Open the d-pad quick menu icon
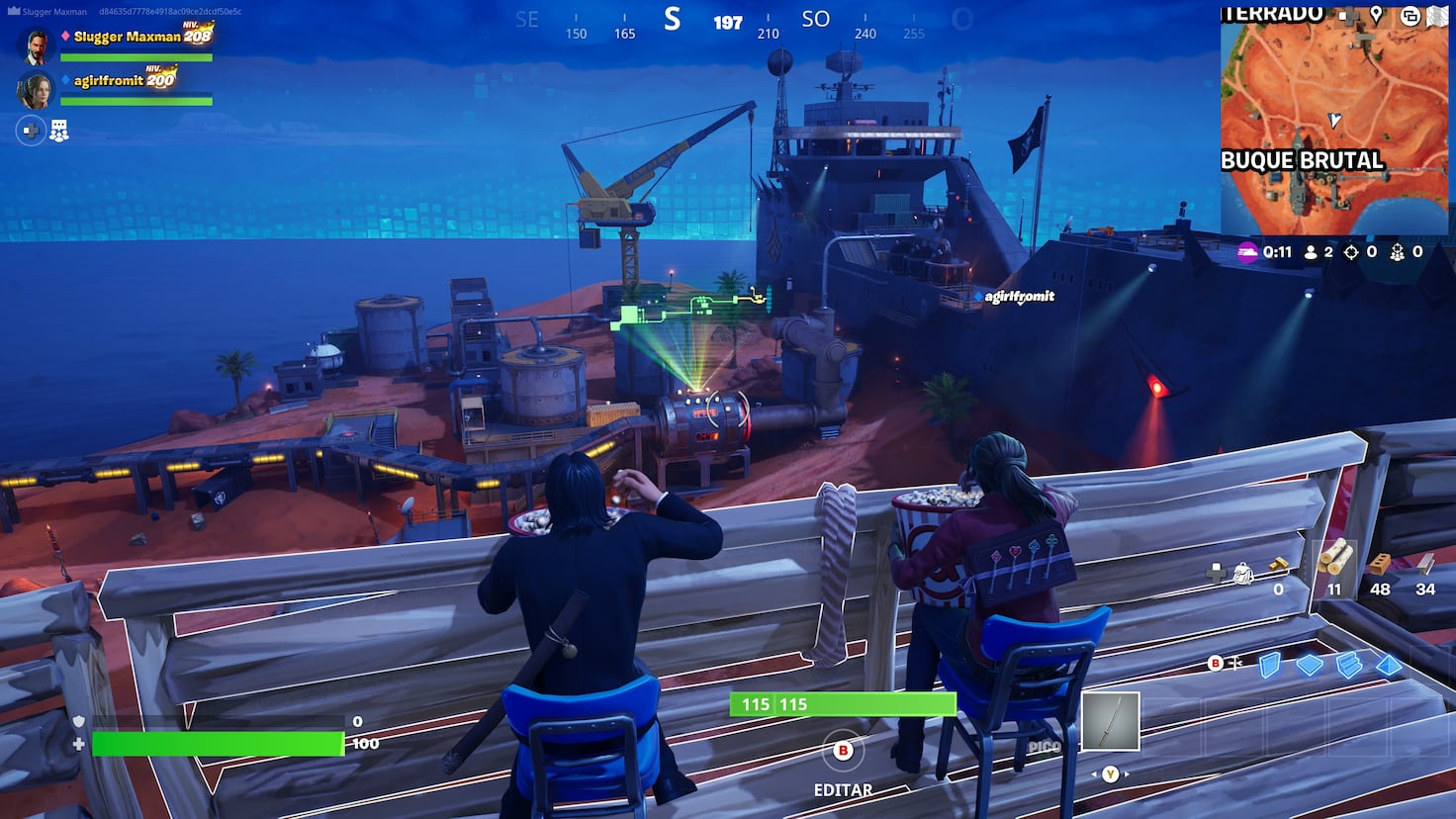The width and height of the screenshot is (1456, 819). click(x=1350, y=16)
